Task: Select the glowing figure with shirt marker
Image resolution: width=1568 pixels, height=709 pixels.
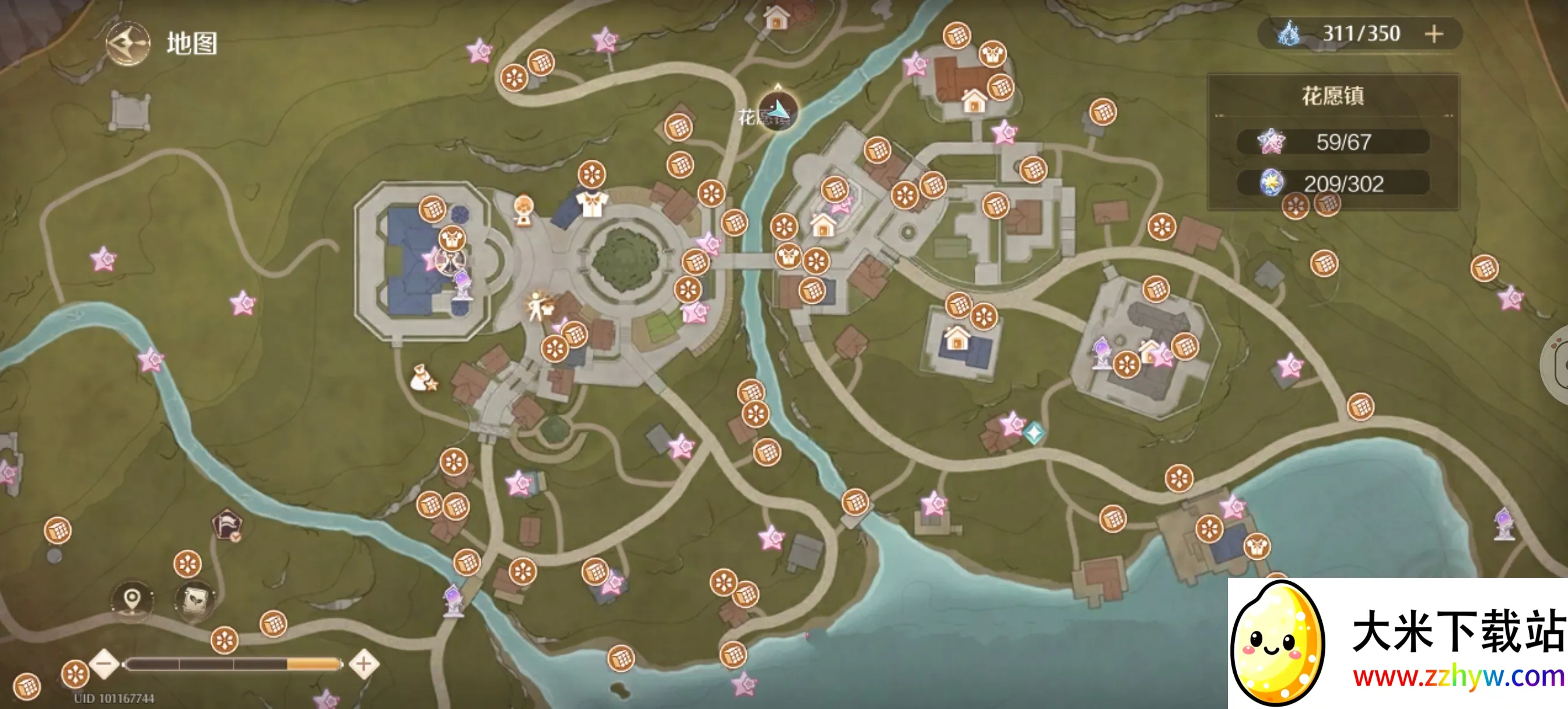Action: (538, 306)
